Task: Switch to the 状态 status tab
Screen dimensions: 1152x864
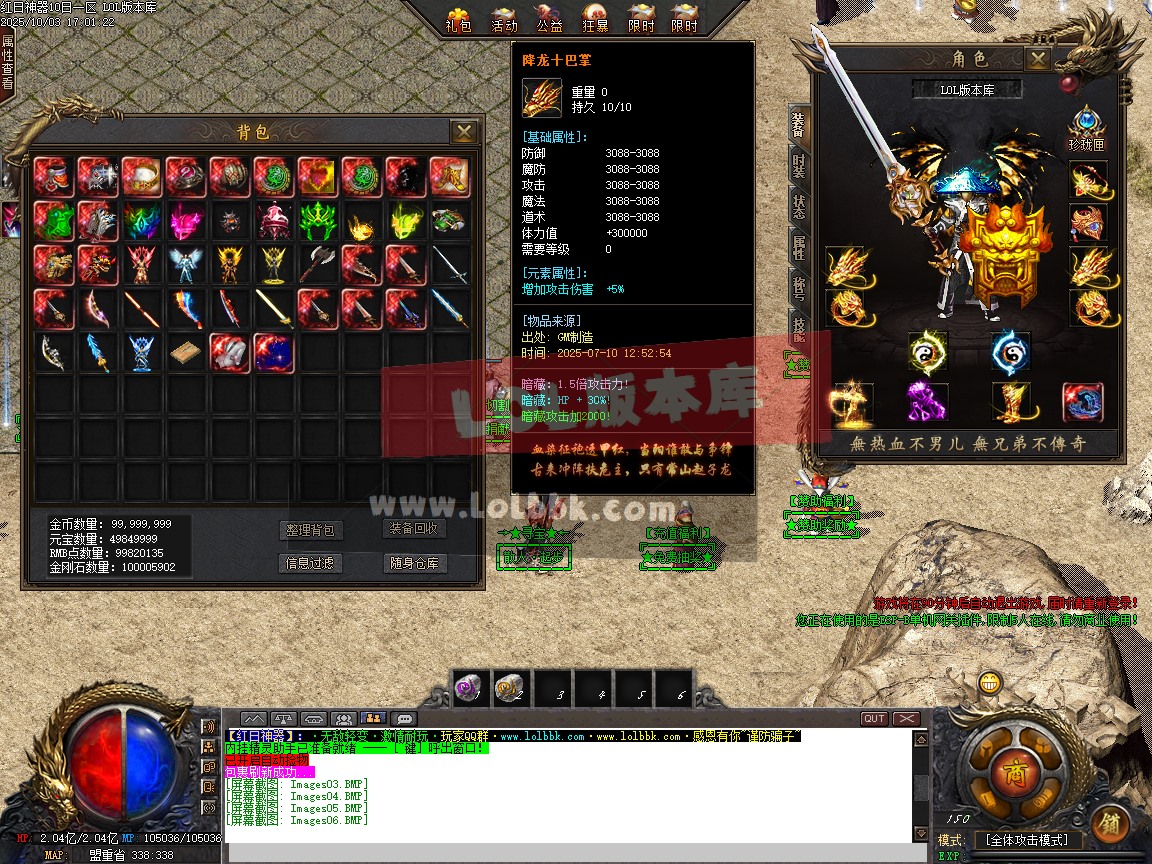Action: (x=799, y=207)
